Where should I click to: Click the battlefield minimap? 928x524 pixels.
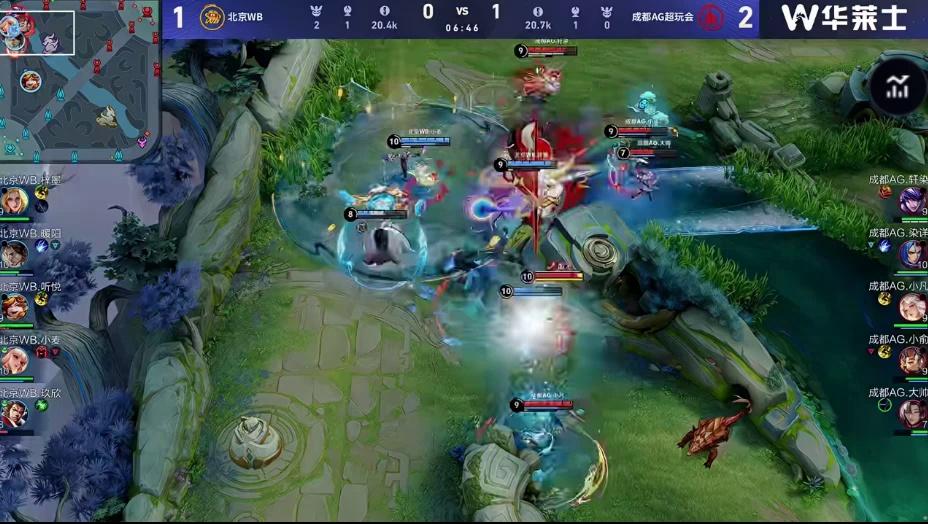tap(80, 82)
